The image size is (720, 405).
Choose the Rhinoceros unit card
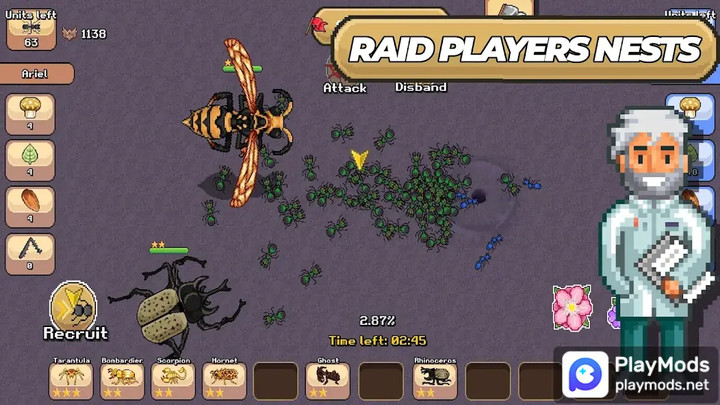point(435,379)
